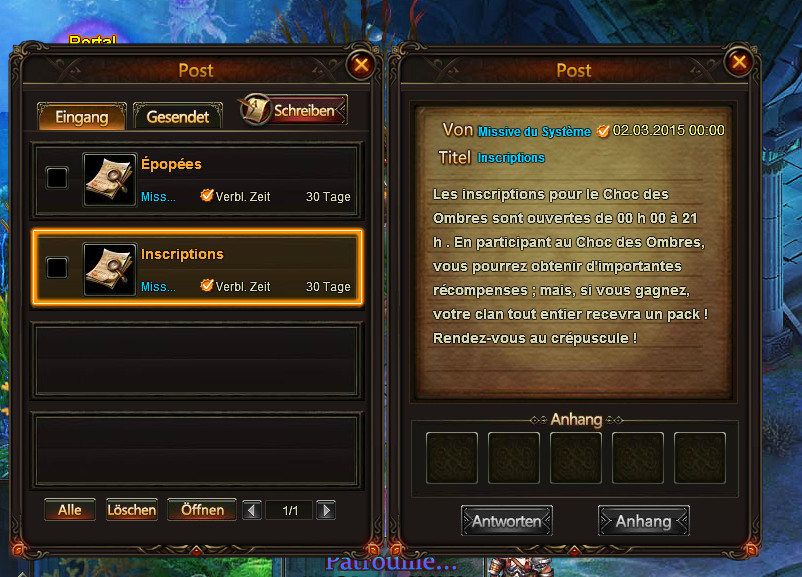
Task: Close the left Post inbox window
Action: (x=361, y=65)
